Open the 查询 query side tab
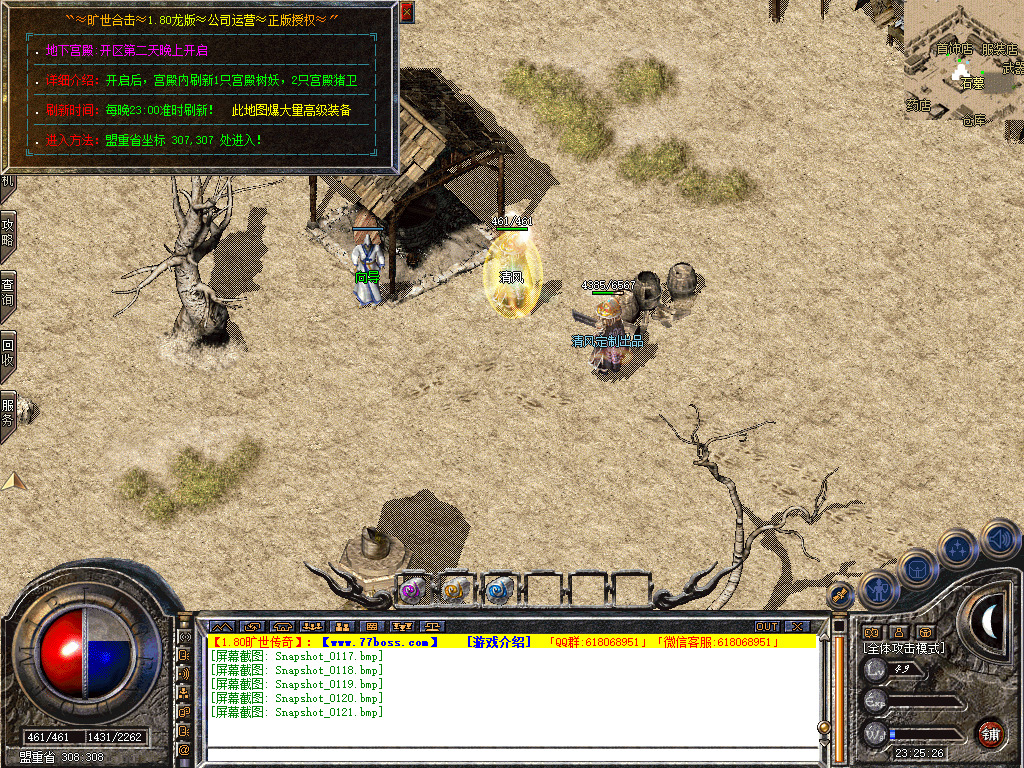 [x=8, y=290]
